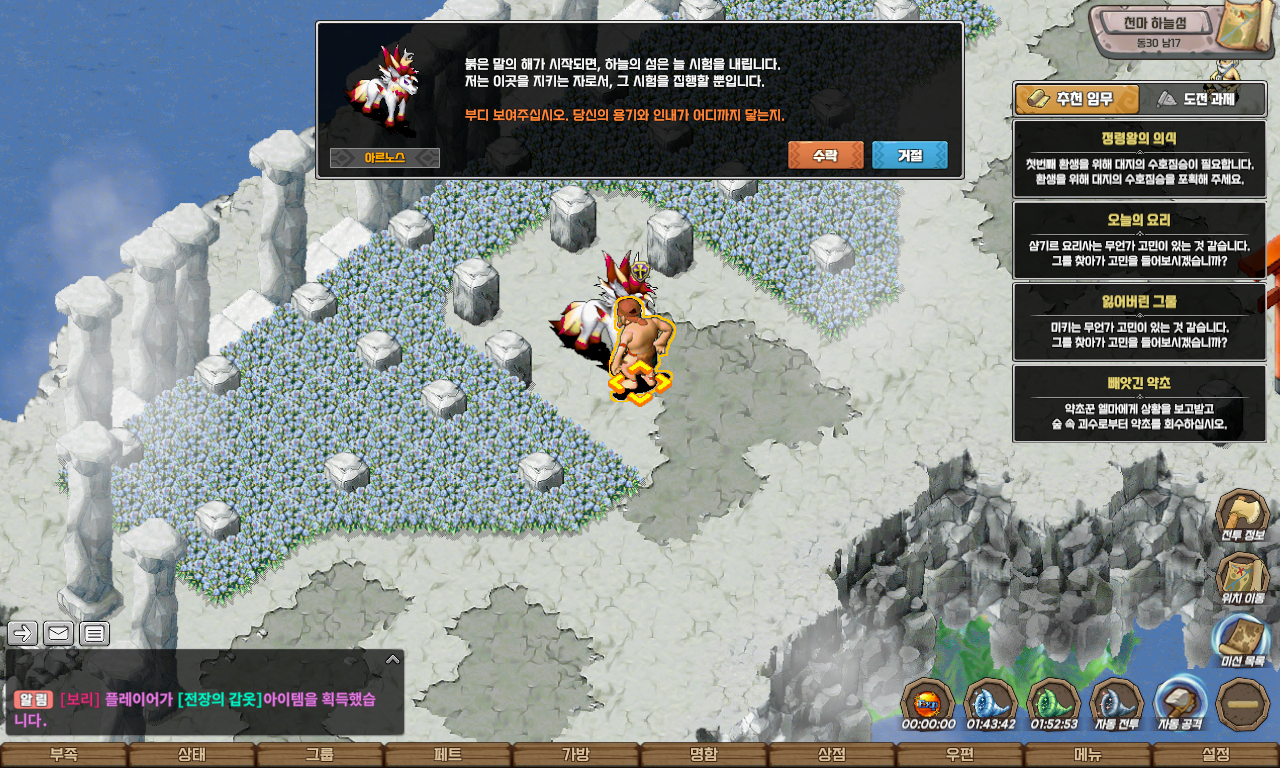1280x768 pixels.
Task: Accept the trial with the 수락 button
Action: (x=825, y=155)
